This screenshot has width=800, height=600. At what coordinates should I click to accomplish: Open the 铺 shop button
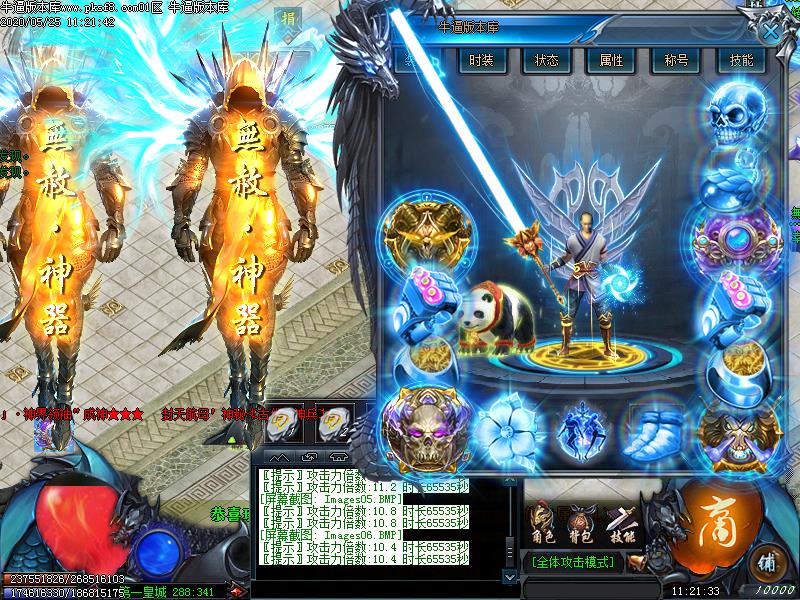(x=765, y=560)
